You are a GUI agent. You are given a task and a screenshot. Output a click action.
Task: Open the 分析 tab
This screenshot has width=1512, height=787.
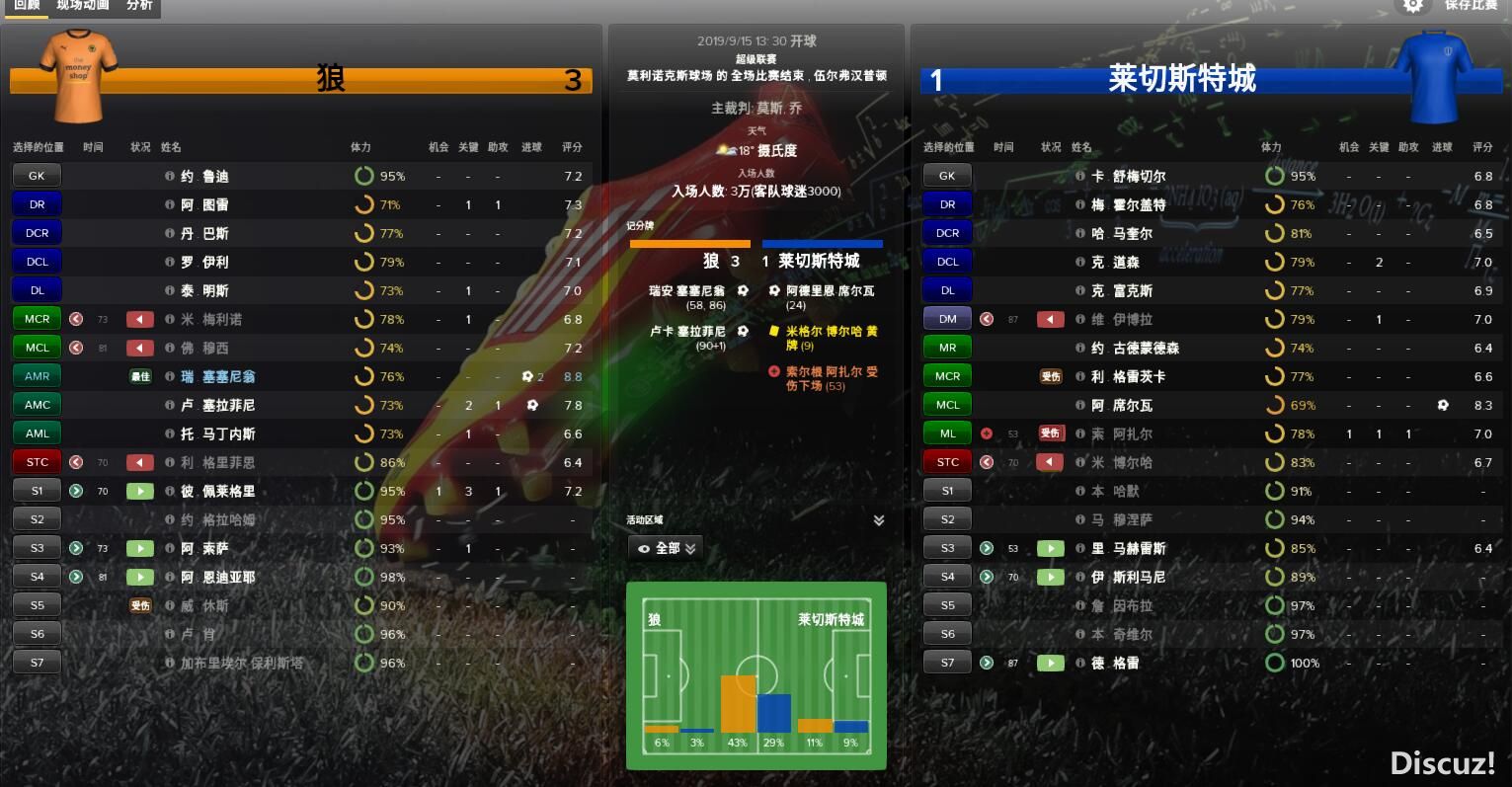point(139,6)
